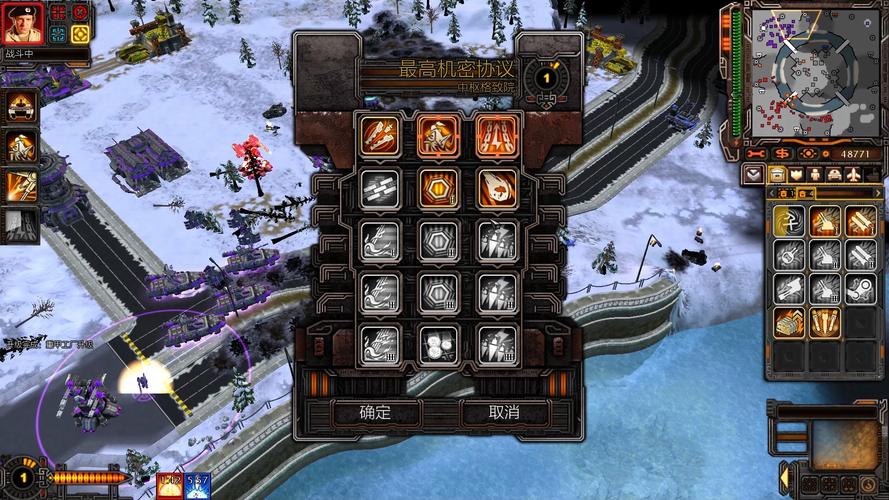The image size is (889, 500).
Task: Activate the tank ability on left sidebar
Action: point(22,105)
